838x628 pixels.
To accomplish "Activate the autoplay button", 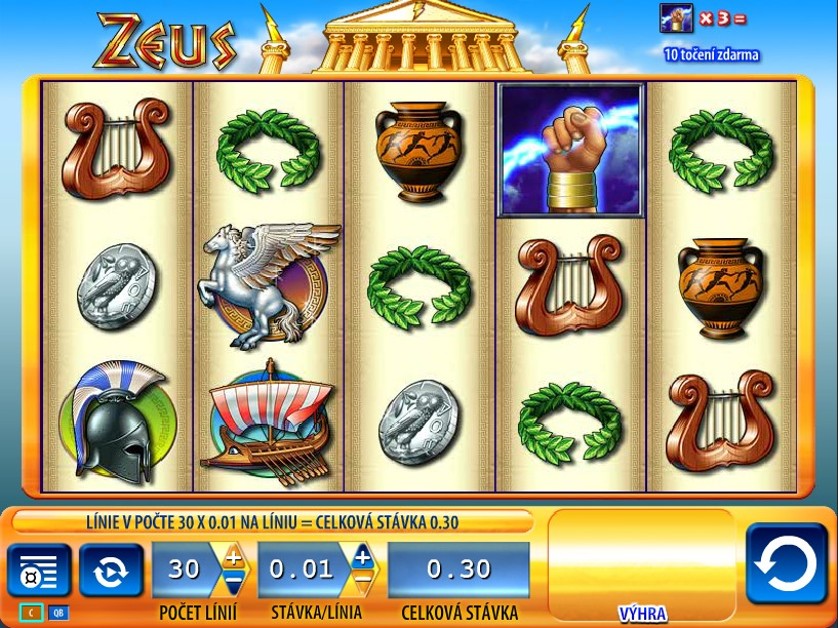I will [x=110, y=571].
